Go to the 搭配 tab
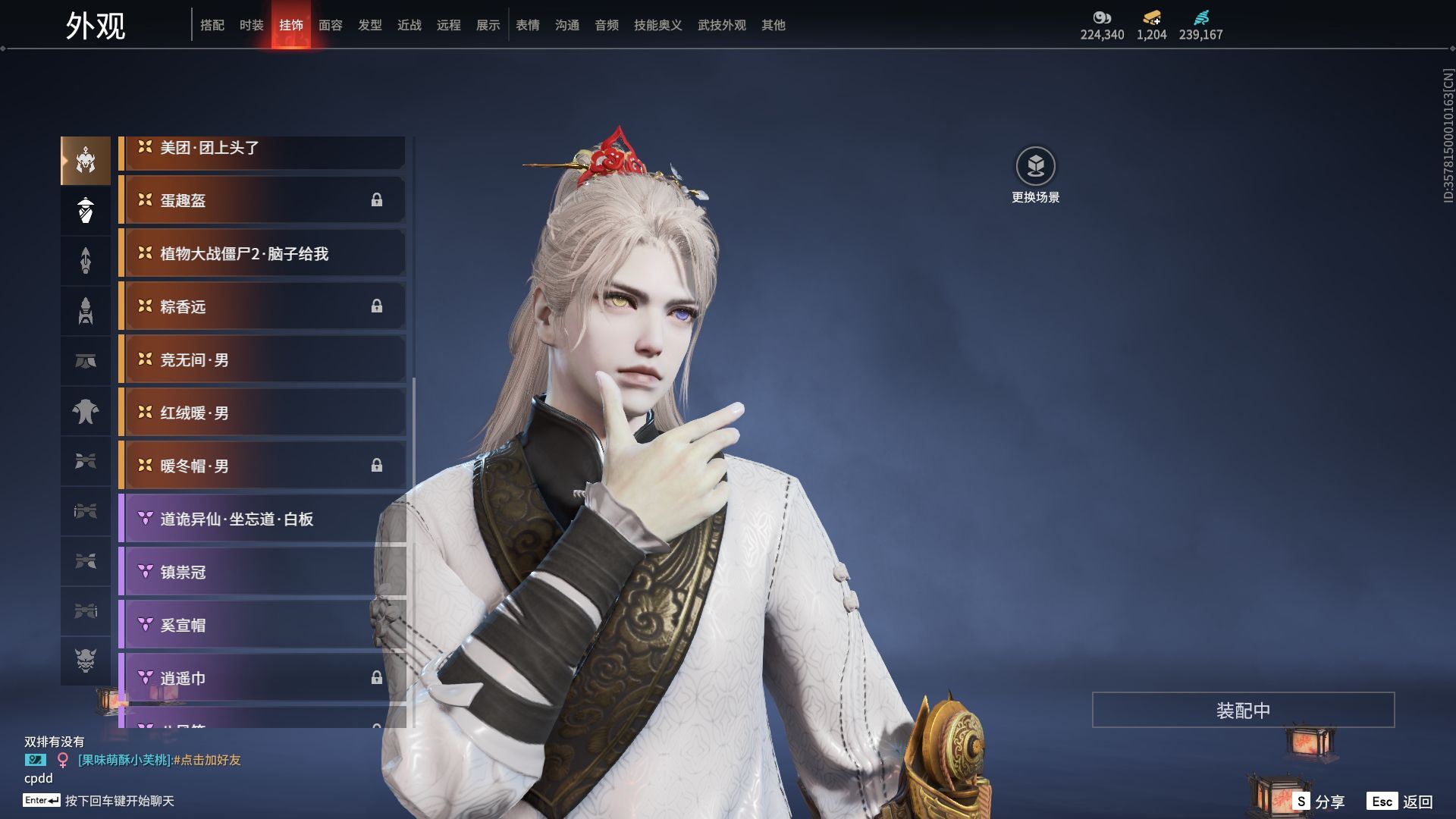Image resolution: width=1456 pixels, height=819 pixels. coord(212,25)
